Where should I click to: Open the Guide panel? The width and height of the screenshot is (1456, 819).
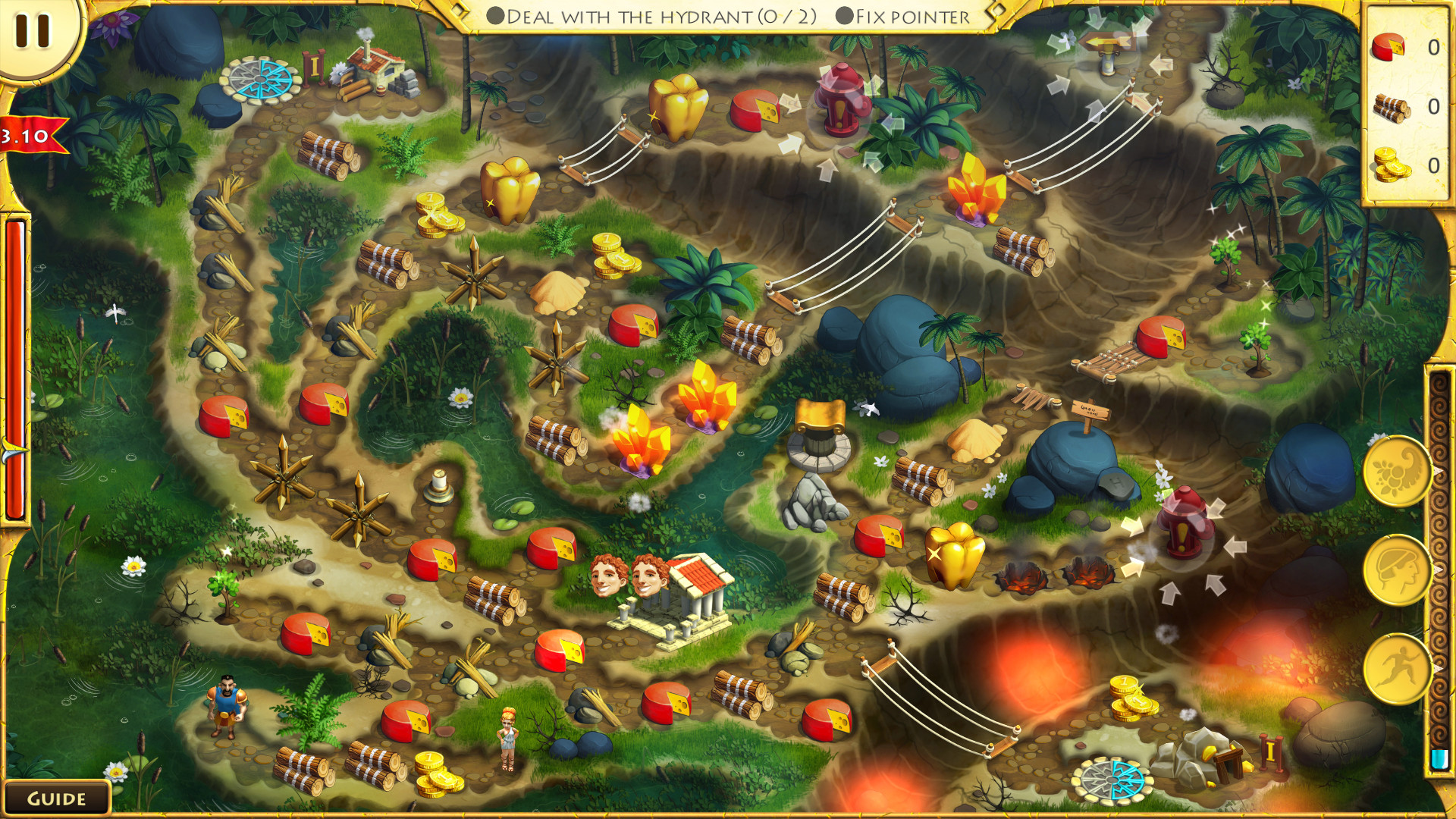click(x=56, y=799)
